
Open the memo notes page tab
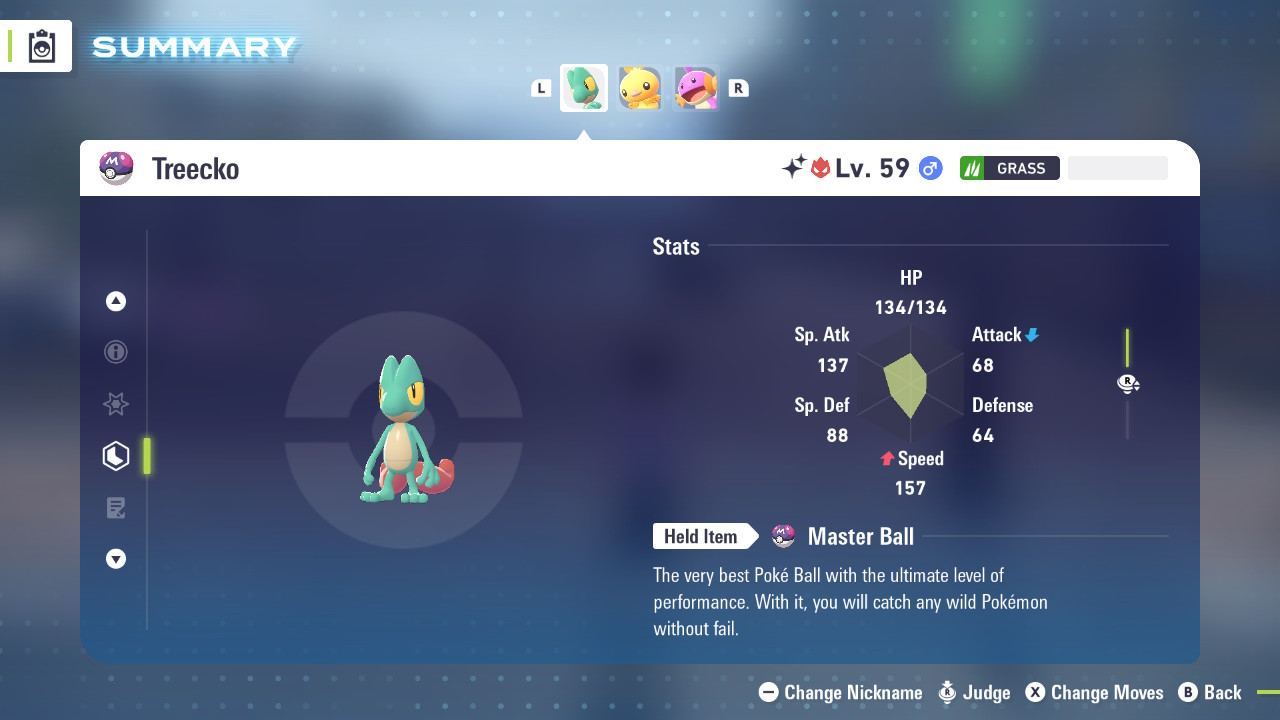[x=116, y=508]
